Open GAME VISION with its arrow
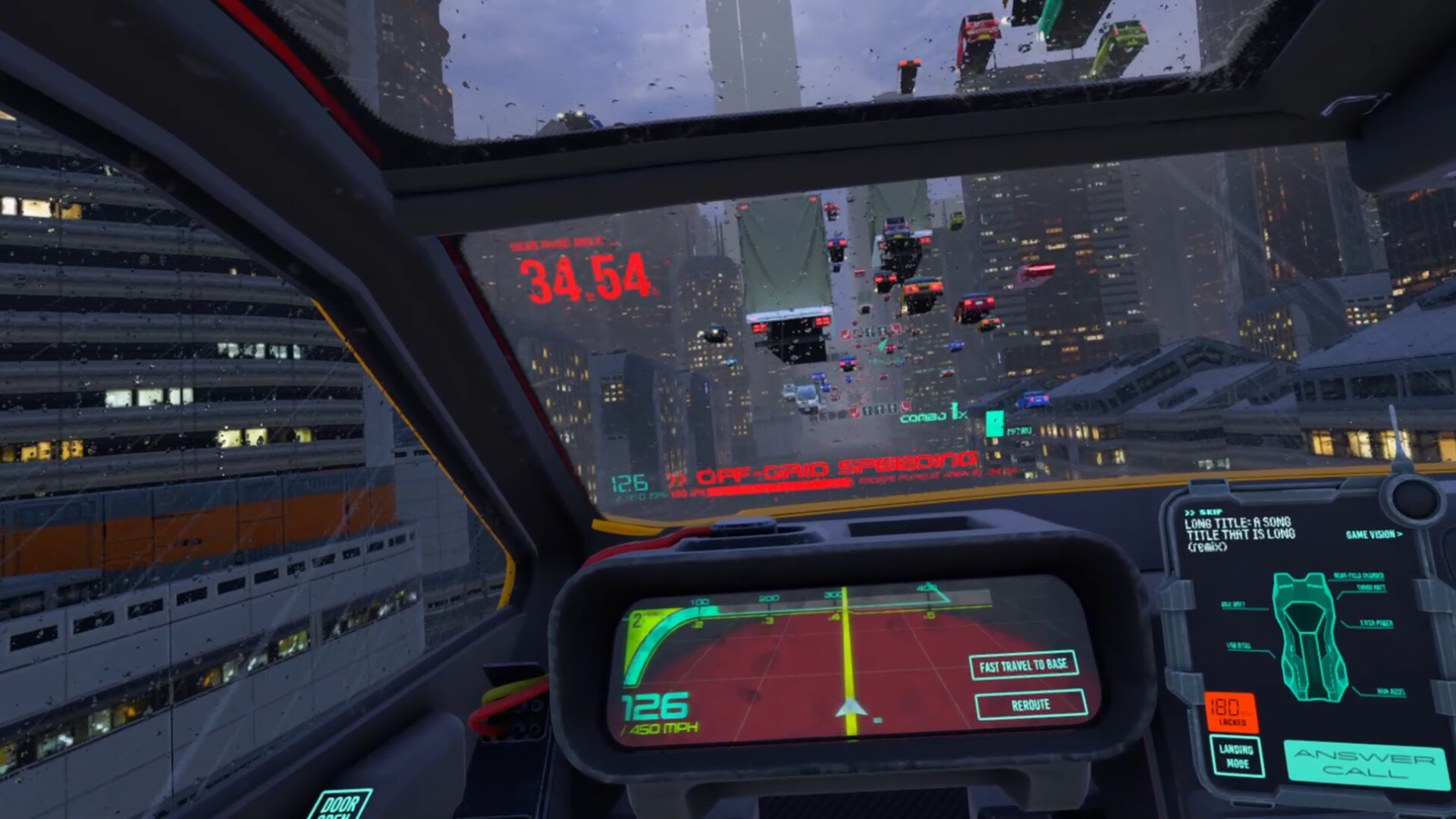The image size is (1456, 819). [x=1374, y=536]
